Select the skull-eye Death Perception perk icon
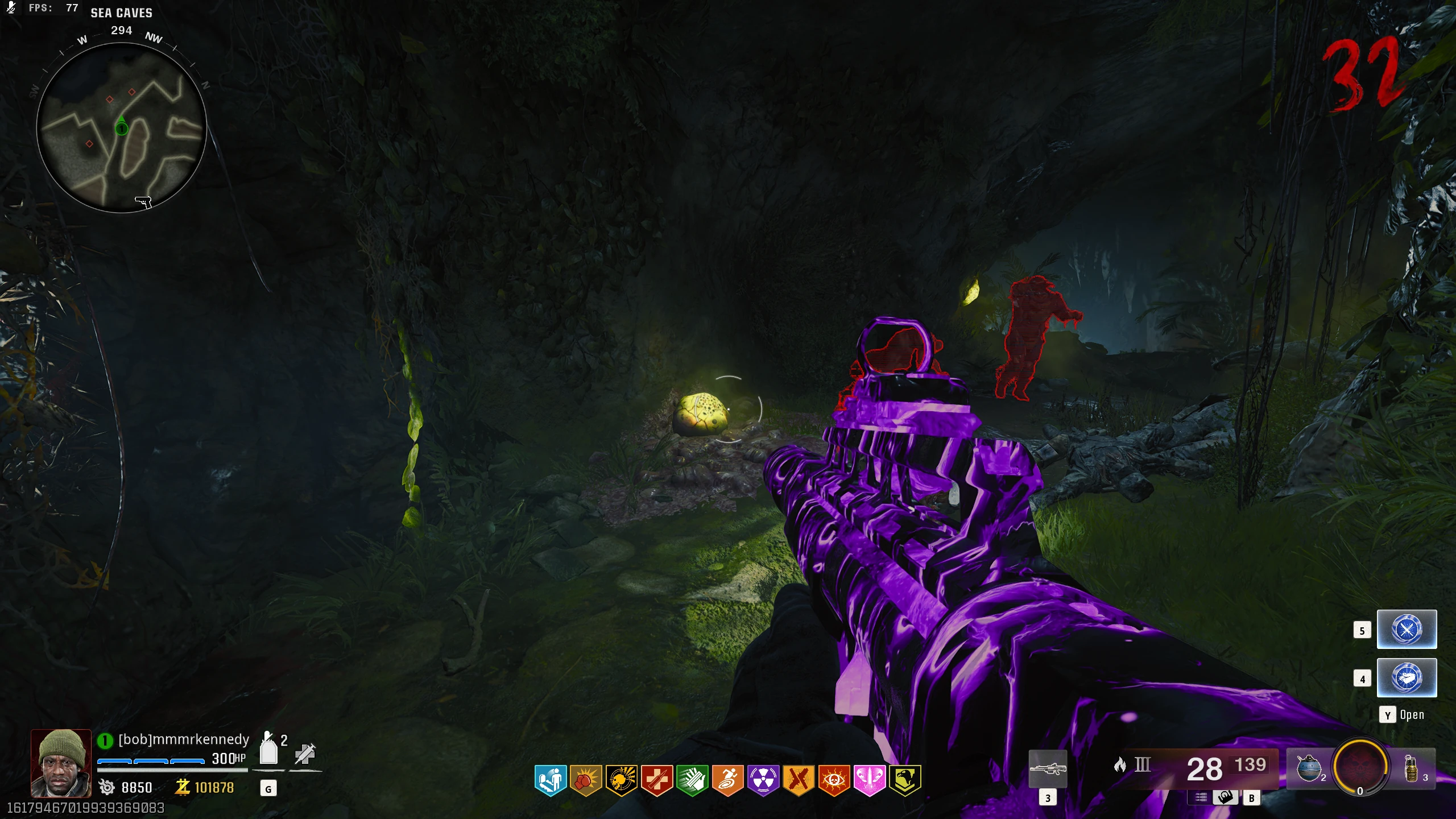The image size is (1456, 819). click(x=834, y=780)
